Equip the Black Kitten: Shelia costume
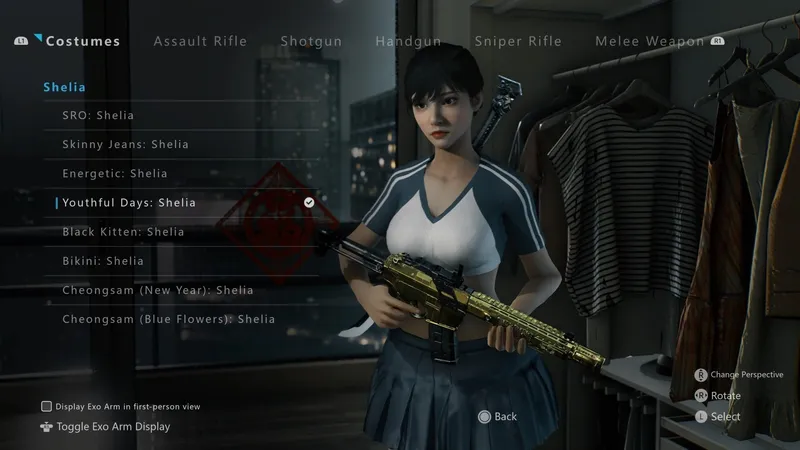Image resolution: width=800 pixels, height=450 pixels. (123, 232)
